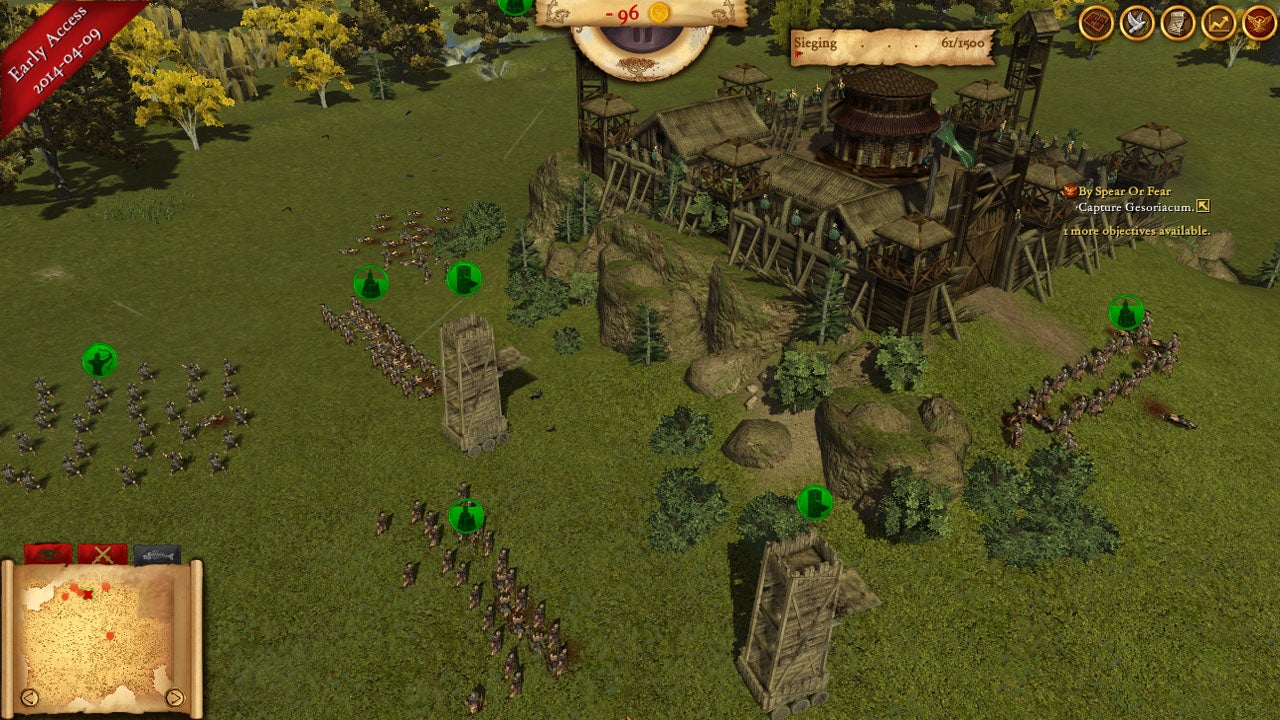Open the tiles/building menu icon

[x=1096, y=22]
